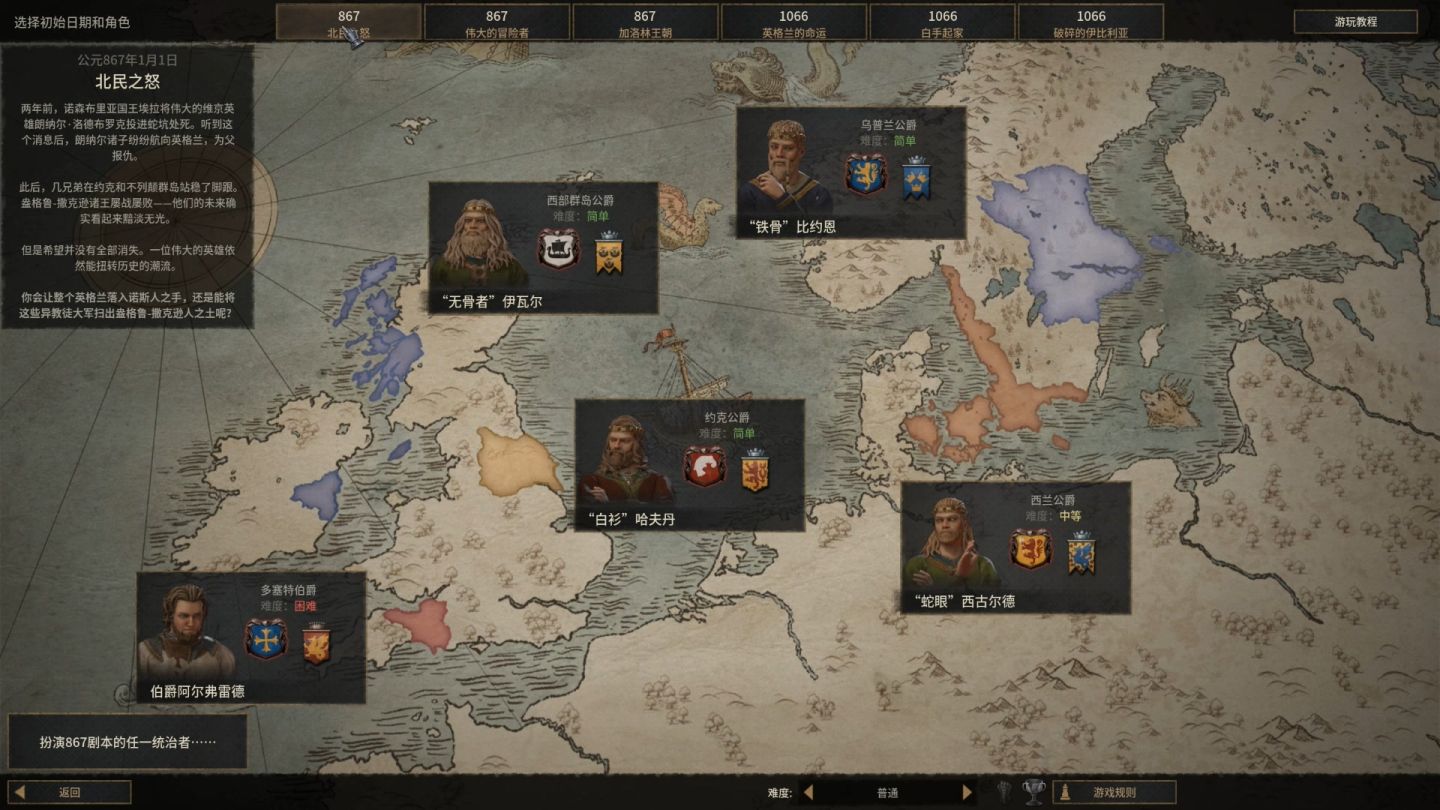
Task: Decrease difficulty with the left arrow
Action: [809, 792]
